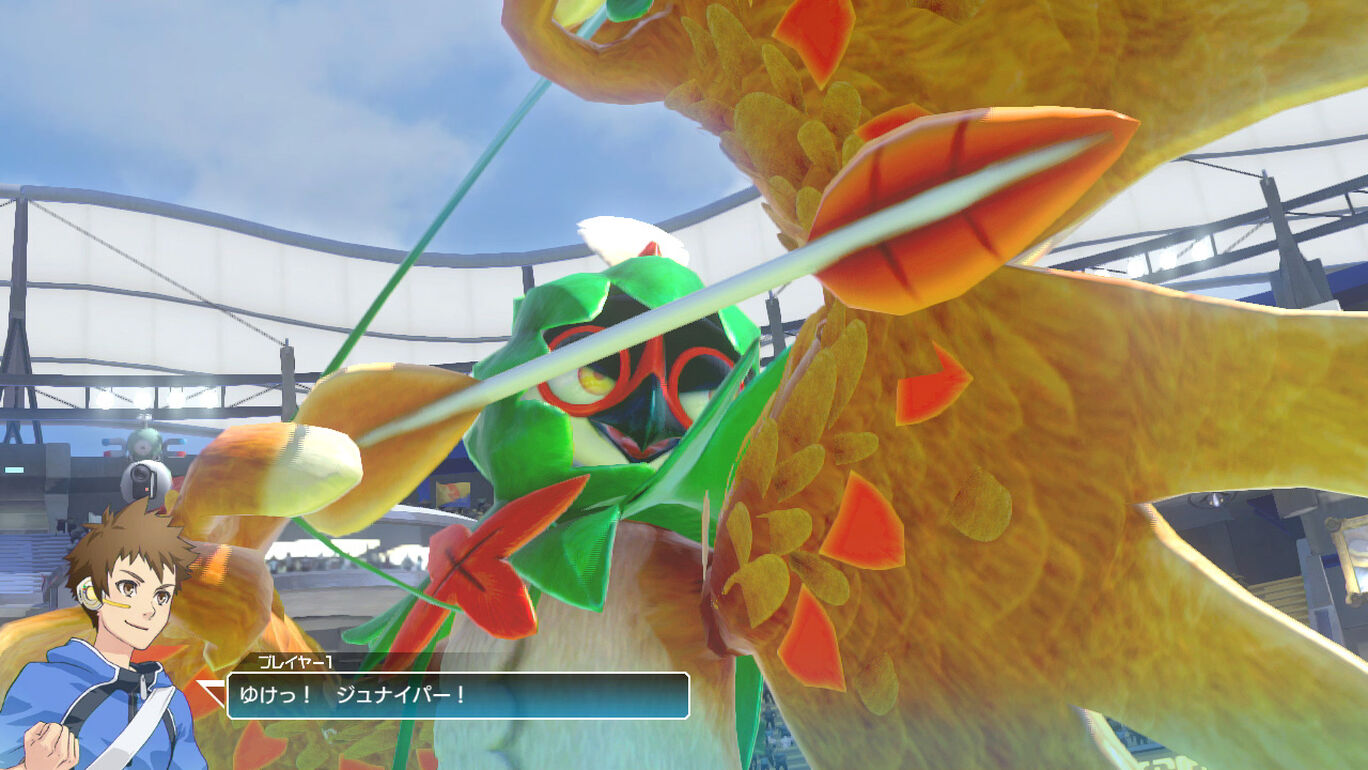Screen dimensions: 1368x770
Task: Click the camera drone above the trainer's head
Action: coord(147,480)
